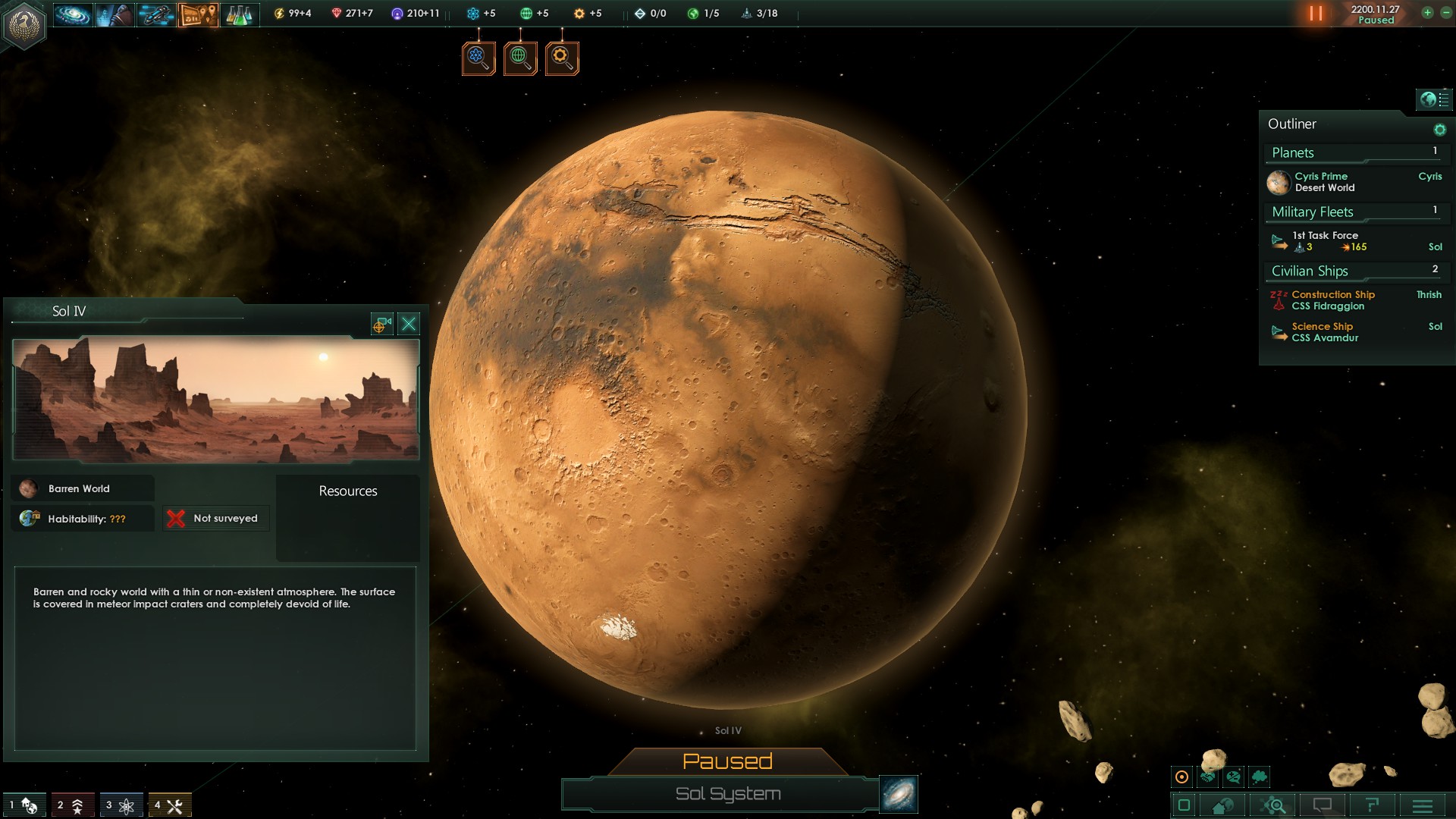Image resolution: width=1456 pixels, height=819 pixels.
Task: Focus camera on Sol IV
Action: tap(381, 325)
